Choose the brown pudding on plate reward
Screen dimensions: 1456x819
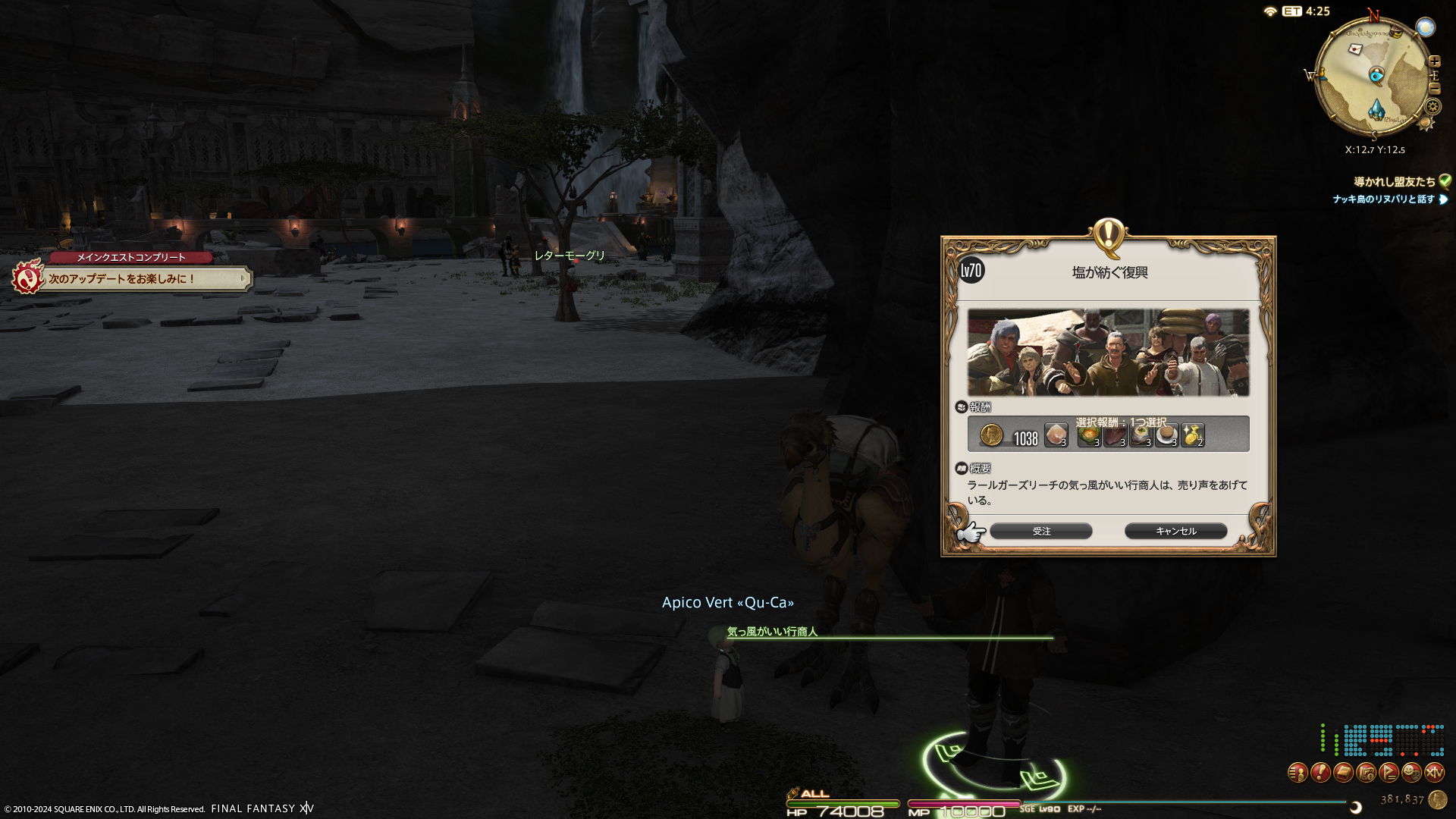(x=1166, y=436)
